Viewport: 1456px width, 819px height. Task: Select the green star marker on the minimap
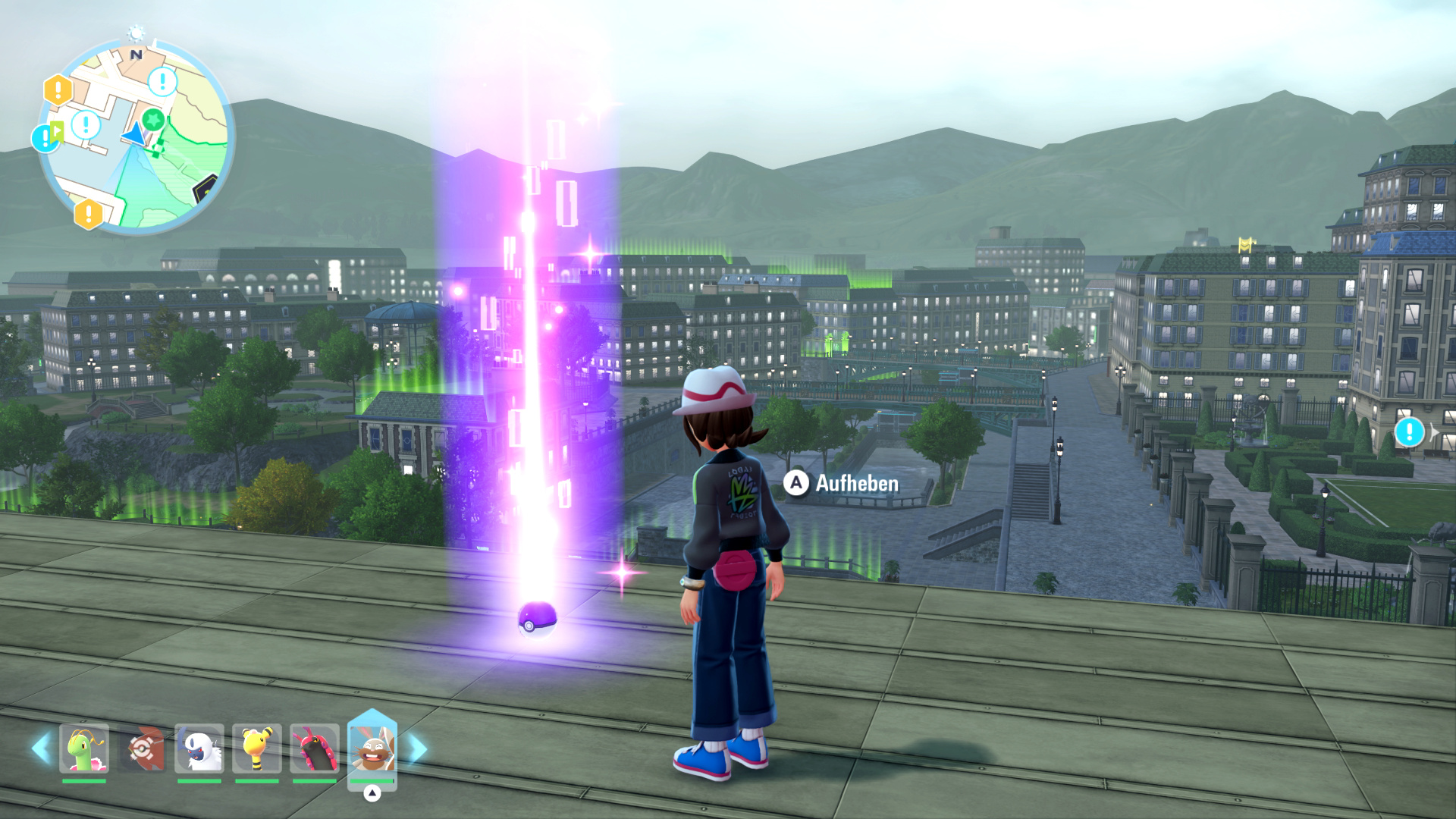(154, 119)
